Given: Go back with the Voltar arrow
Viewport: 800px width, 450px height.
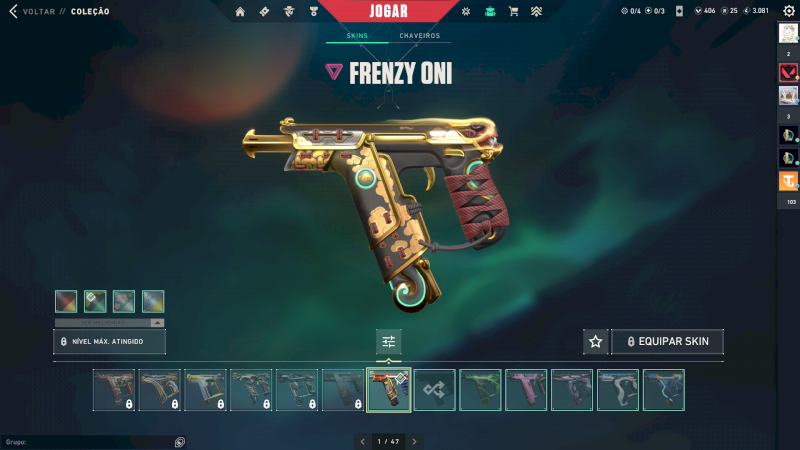Looking at the screenshot, I should point(13,11).
